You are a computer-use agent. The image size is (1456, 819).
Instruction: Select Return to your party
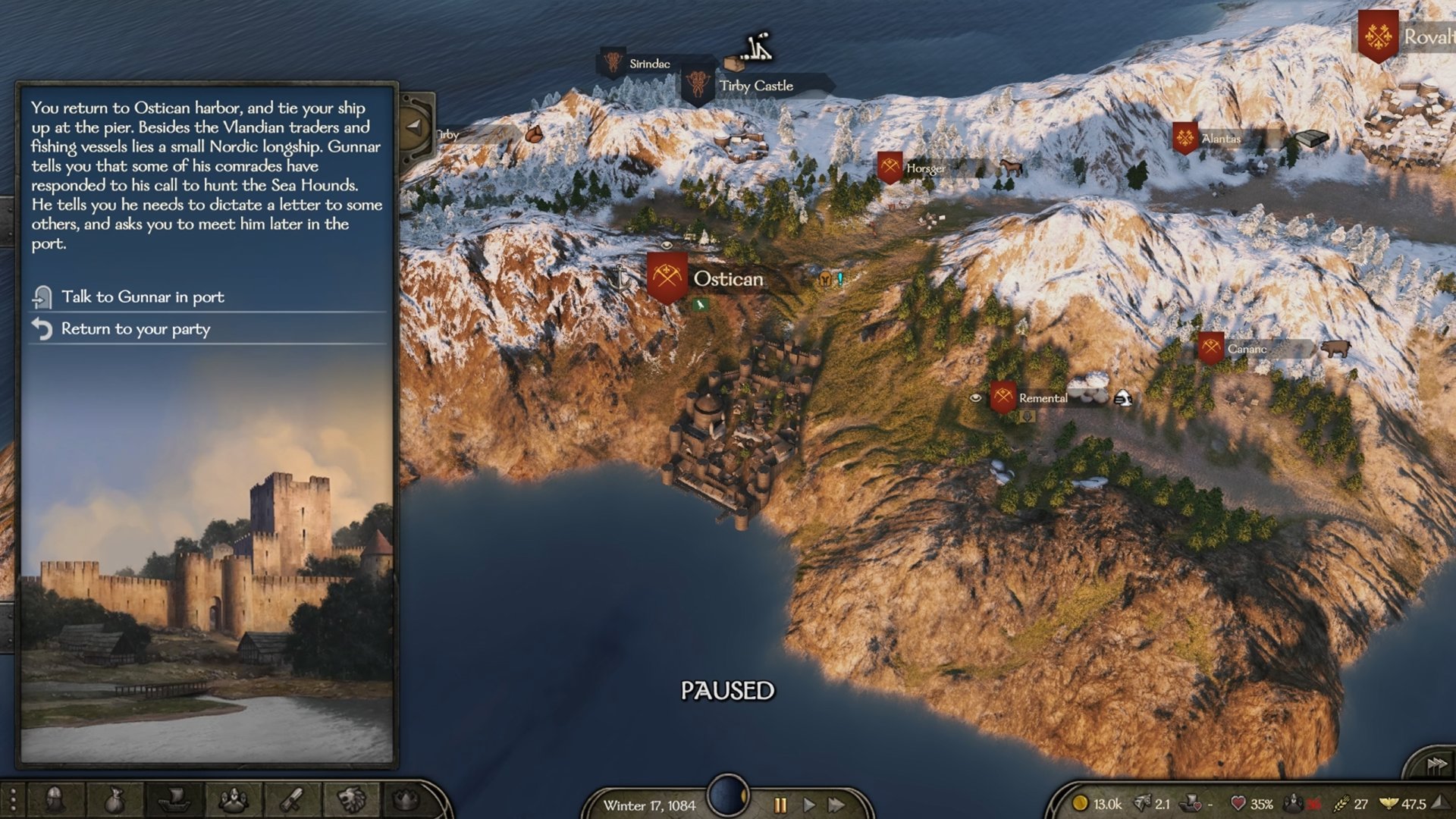[x=135, y=329]
